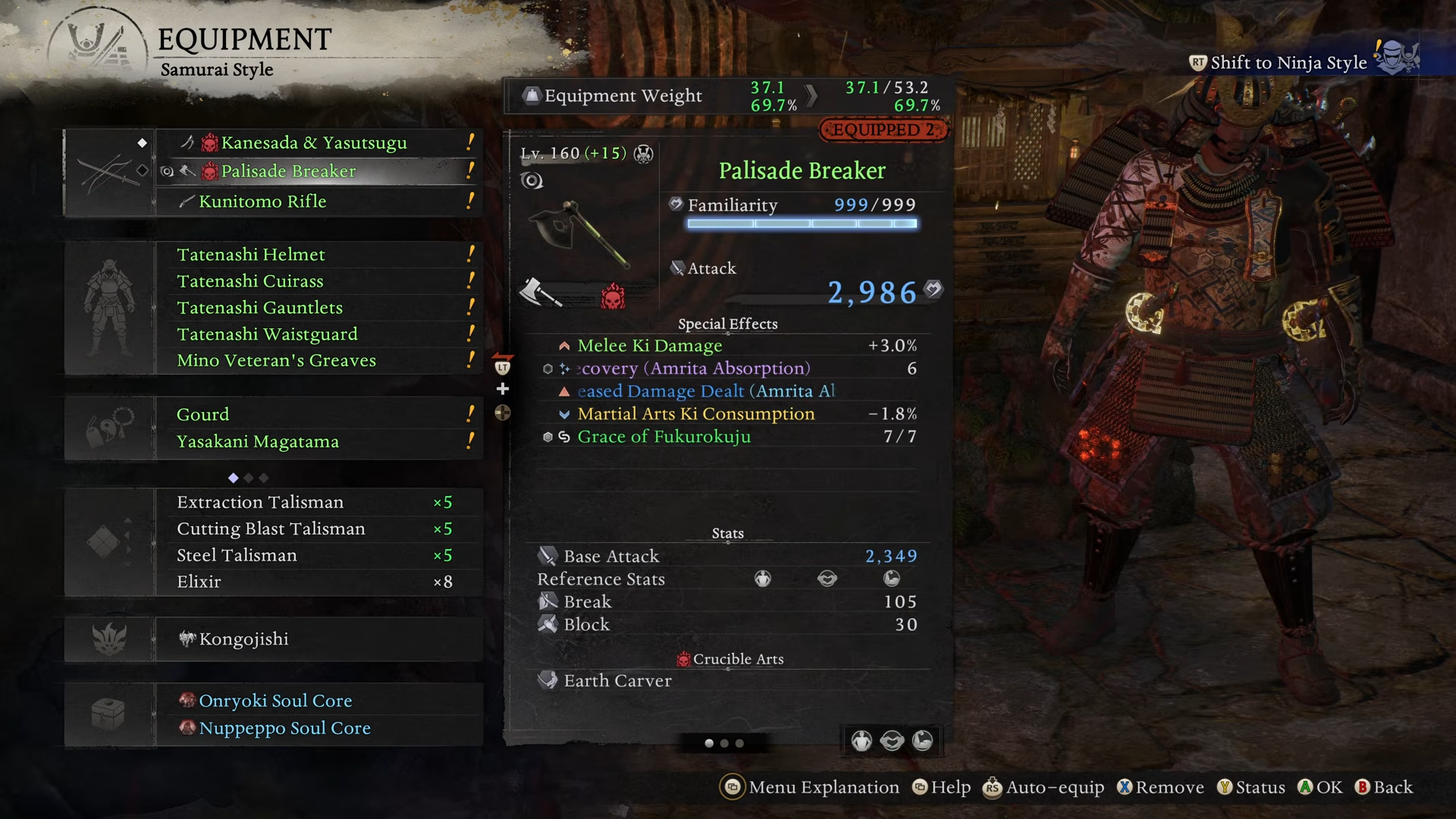Select Kanesada & Yasutsugu weapon slot
The height and width of the screenshot is (819, 1456).
314,143
